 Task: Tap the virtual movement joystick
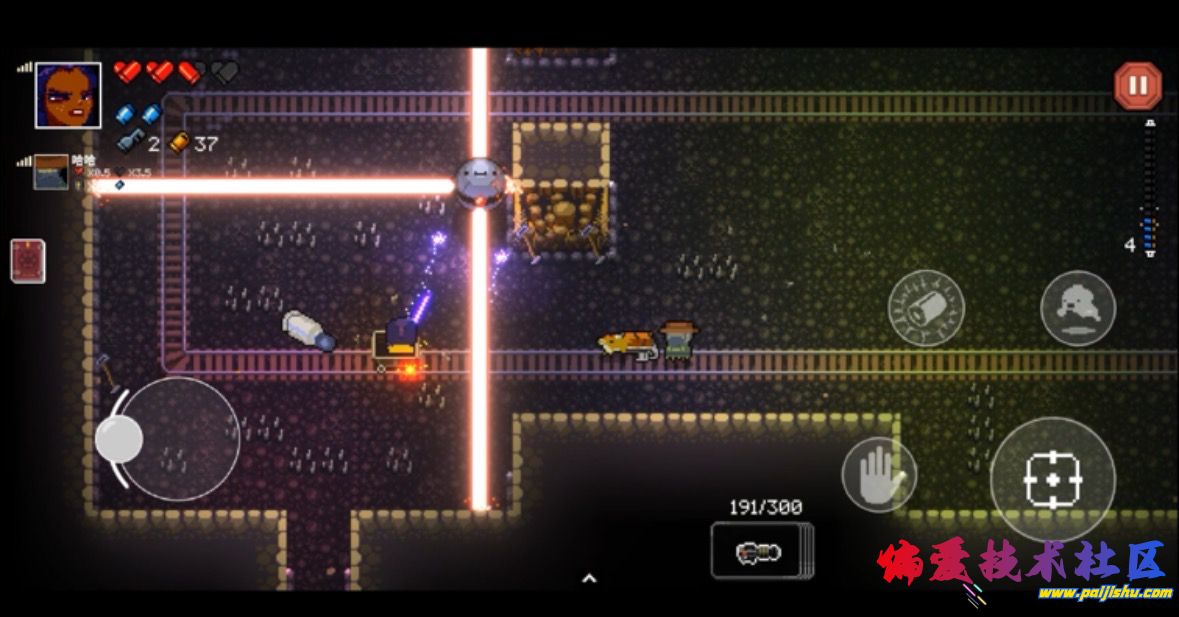click(x=119, y=439)
